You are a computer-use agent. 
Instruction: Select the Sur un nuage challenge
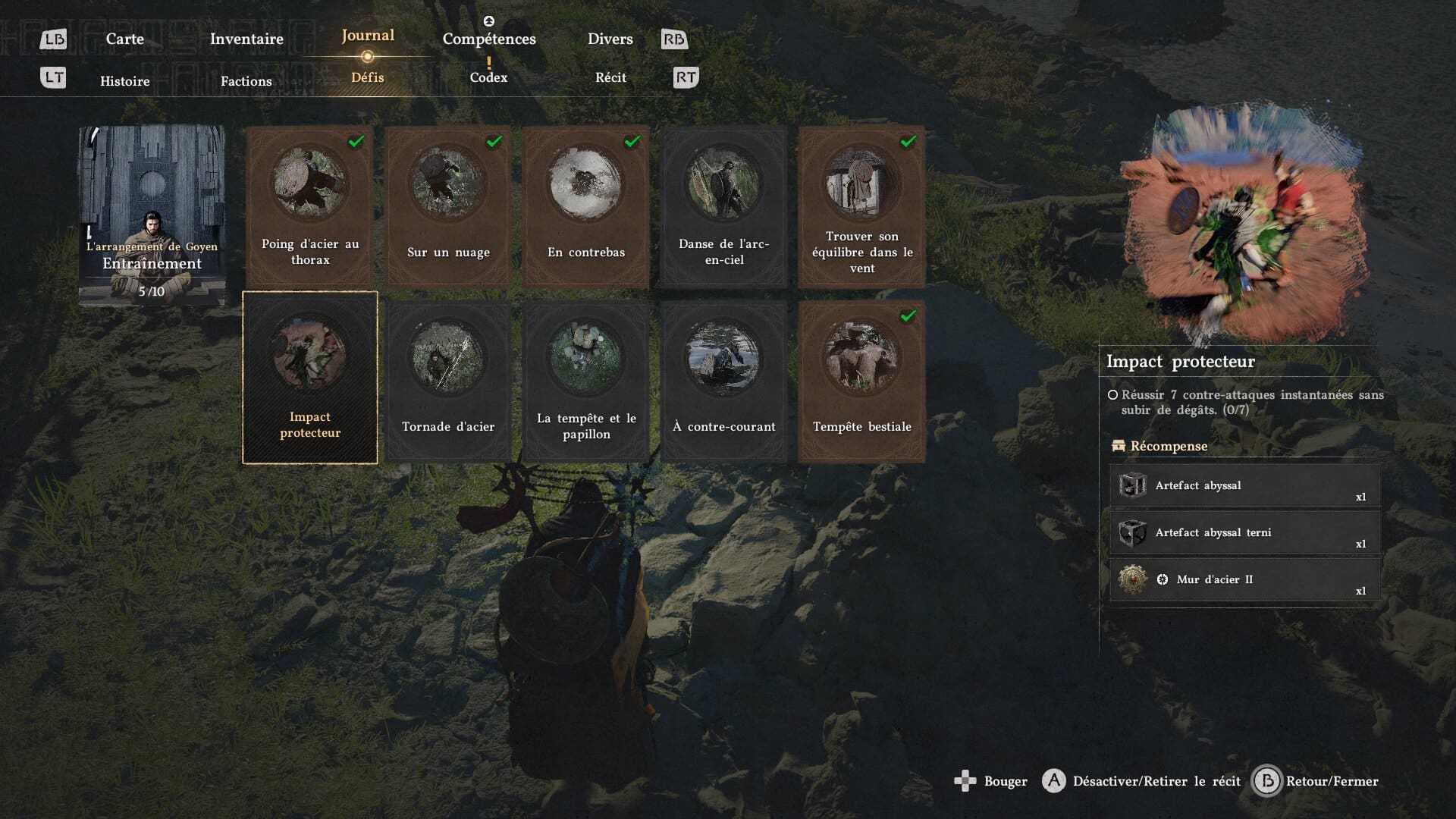tap(448, 206)
